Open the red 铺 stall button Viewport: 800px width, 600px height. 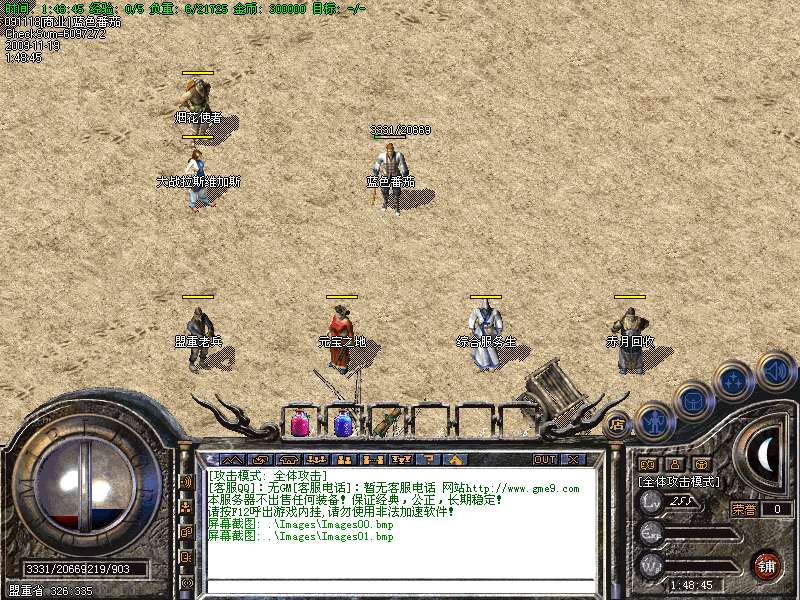766,566
